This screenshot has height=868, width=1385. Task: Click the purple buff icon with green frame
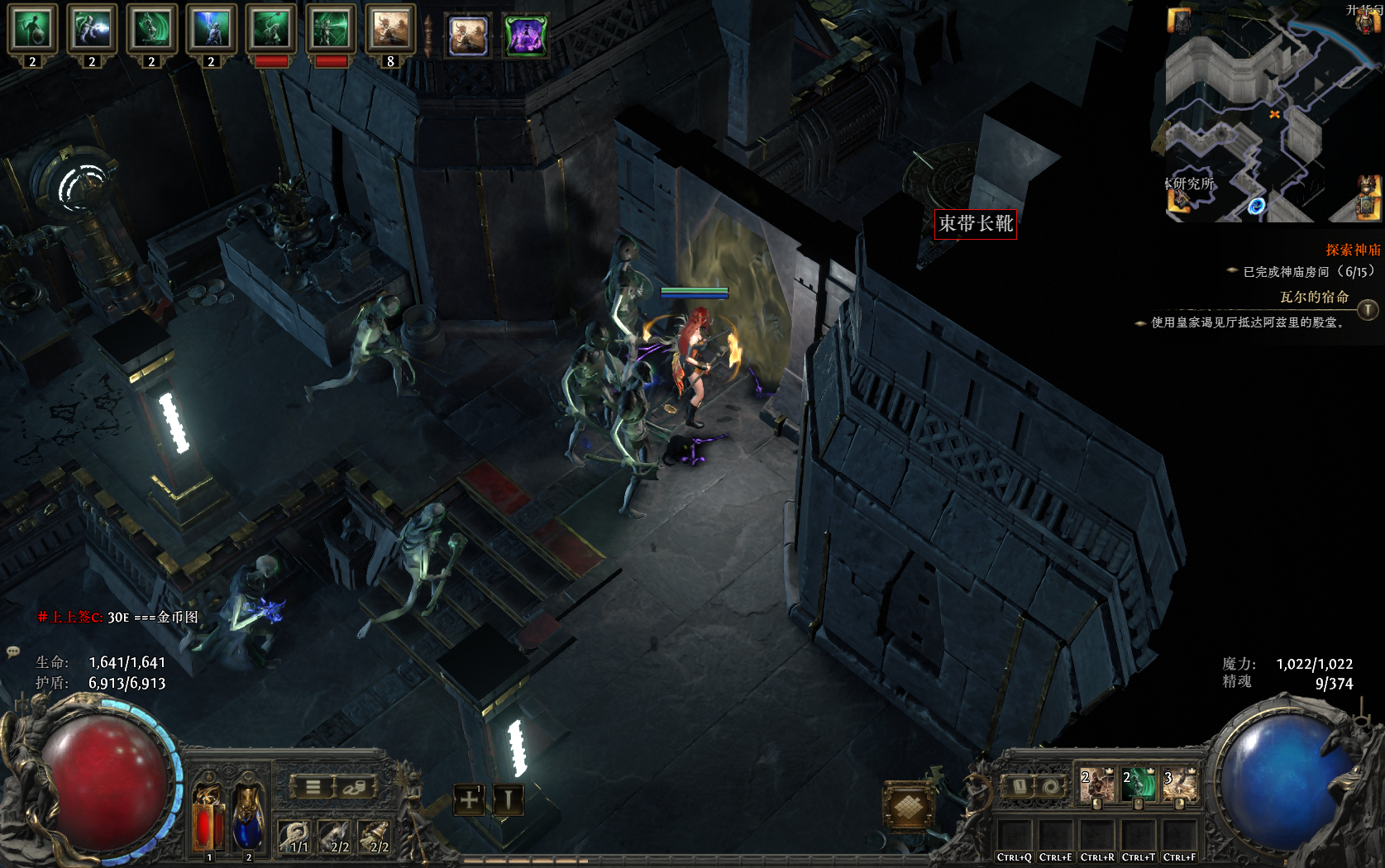(526, 36)
